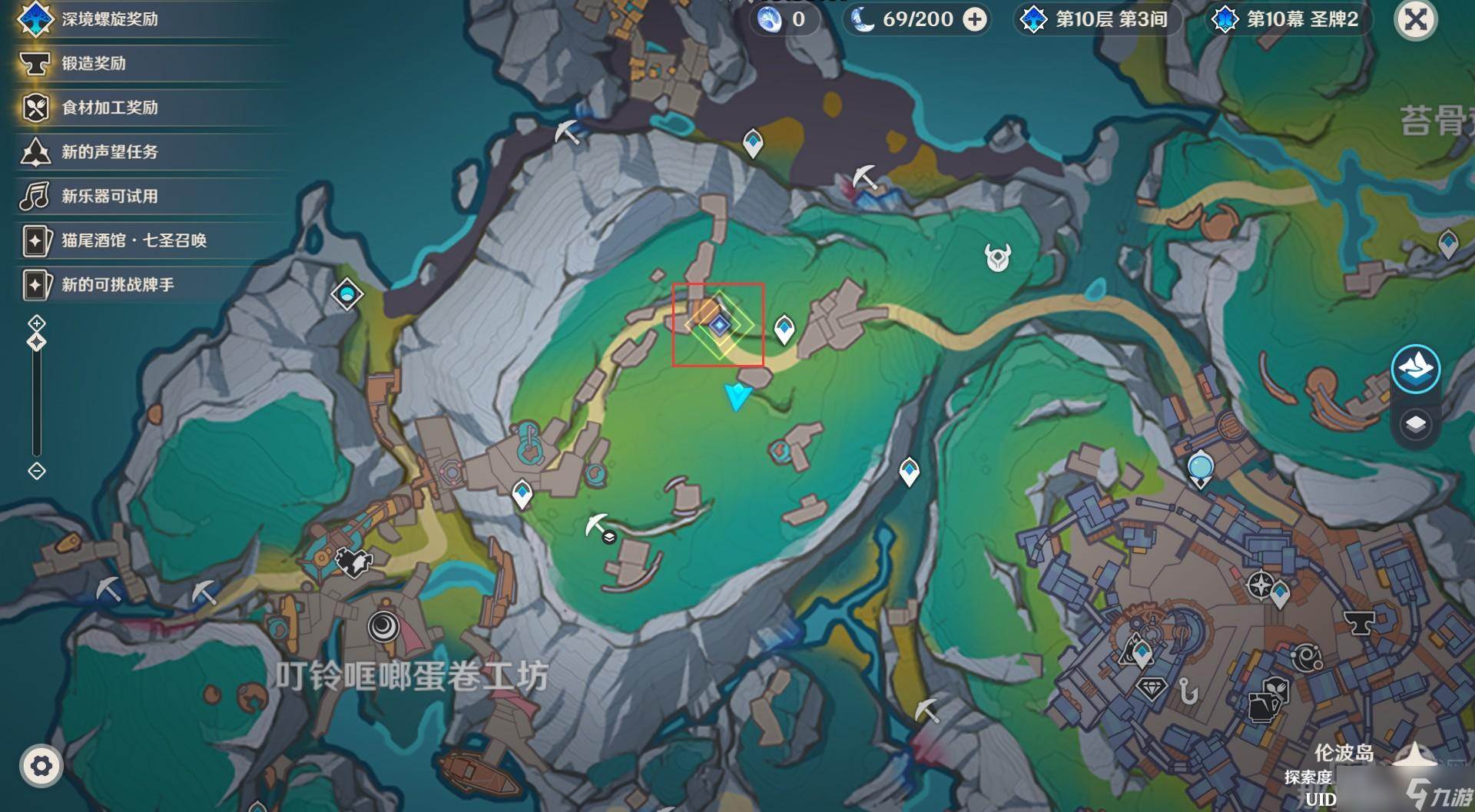Screen dimensions: 1475x812
Task: Open map settings gear icon
Action: (41, 765)
